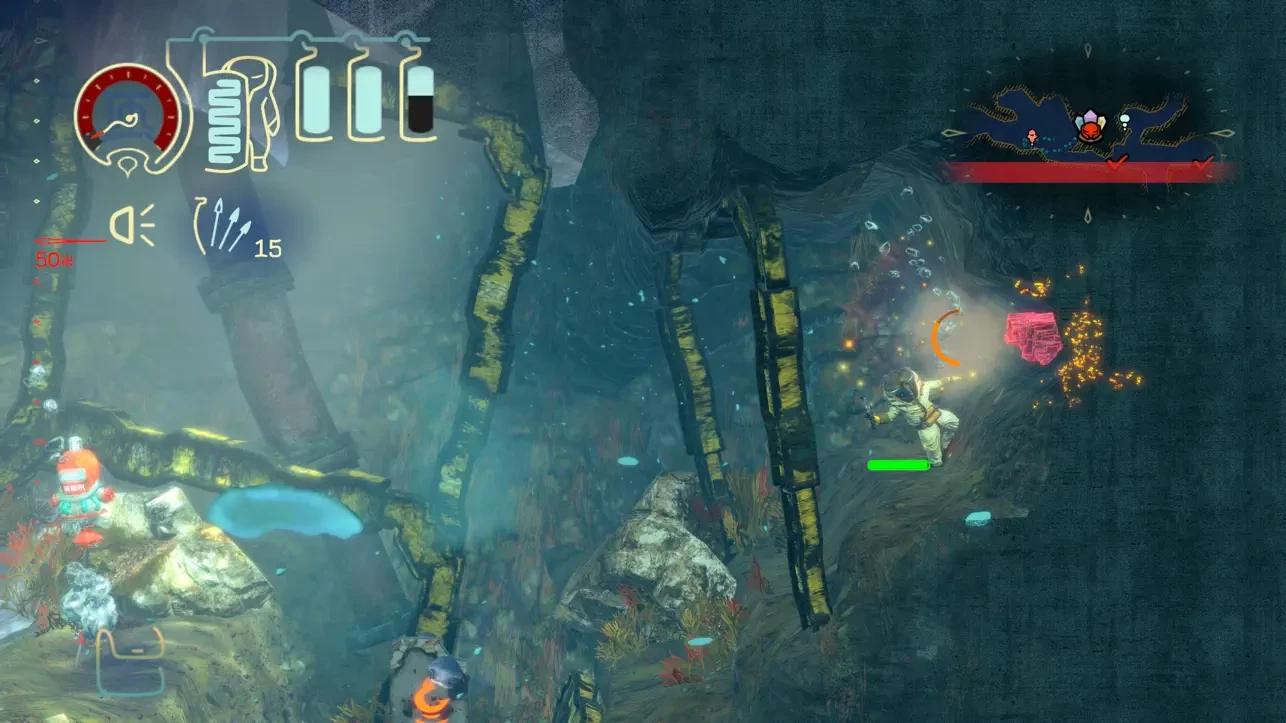Toggle the headlamp light icon
The image size is (1286, 723).
132,224
